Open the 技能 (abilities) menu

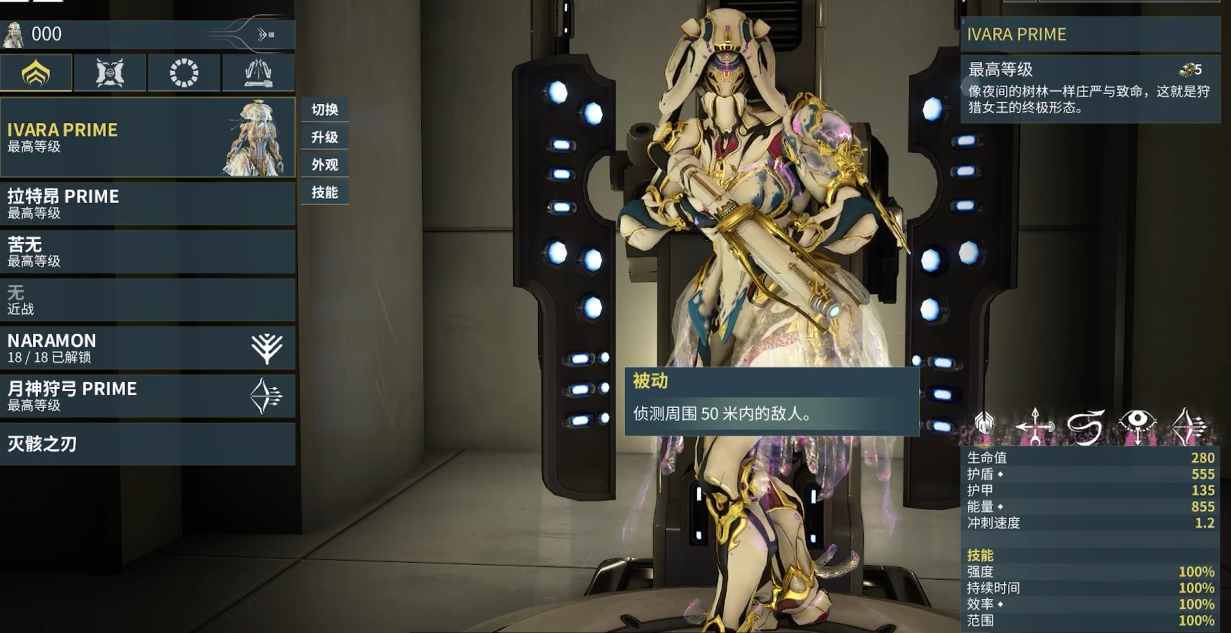[x=325, y=192]
